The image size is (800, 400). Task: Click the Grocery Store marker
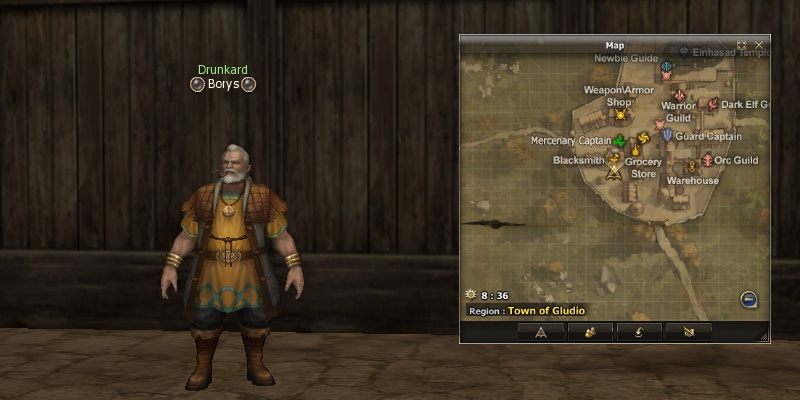(635, 151)
